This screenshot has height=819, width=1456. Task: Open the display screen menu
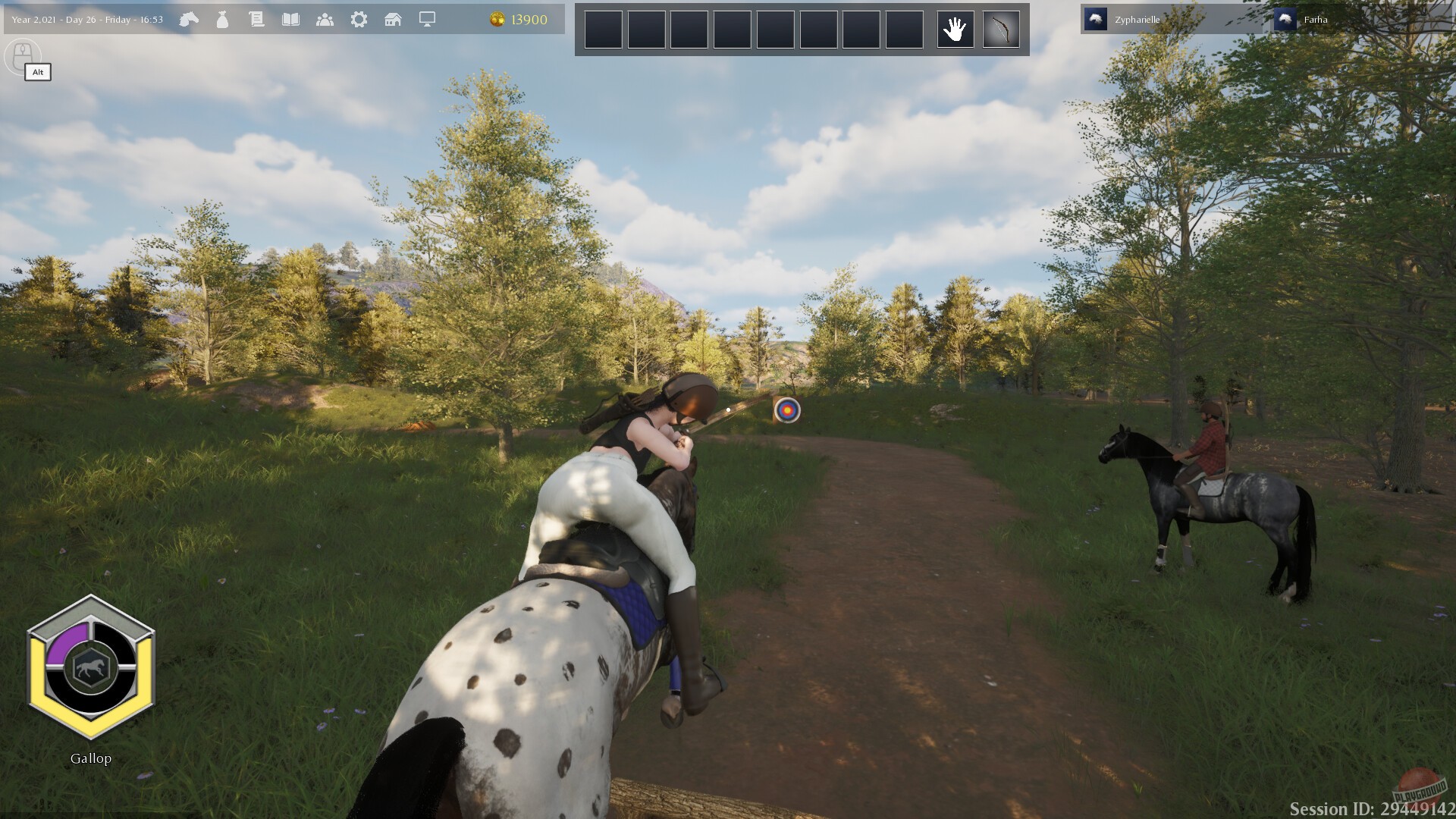425,20
